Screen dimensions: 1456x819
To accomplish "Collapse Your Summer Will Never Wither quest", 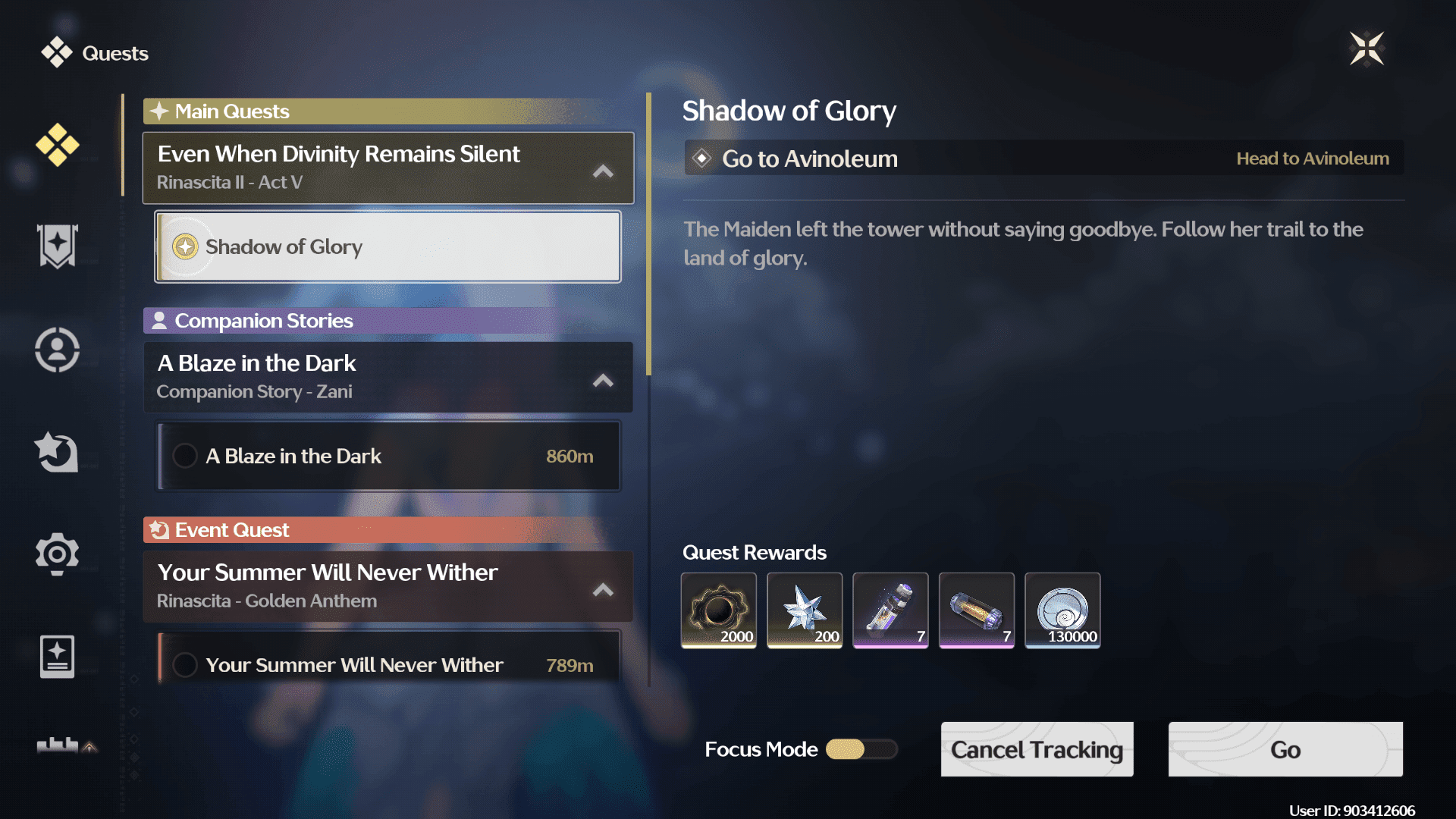I will (x=603, y=589).
